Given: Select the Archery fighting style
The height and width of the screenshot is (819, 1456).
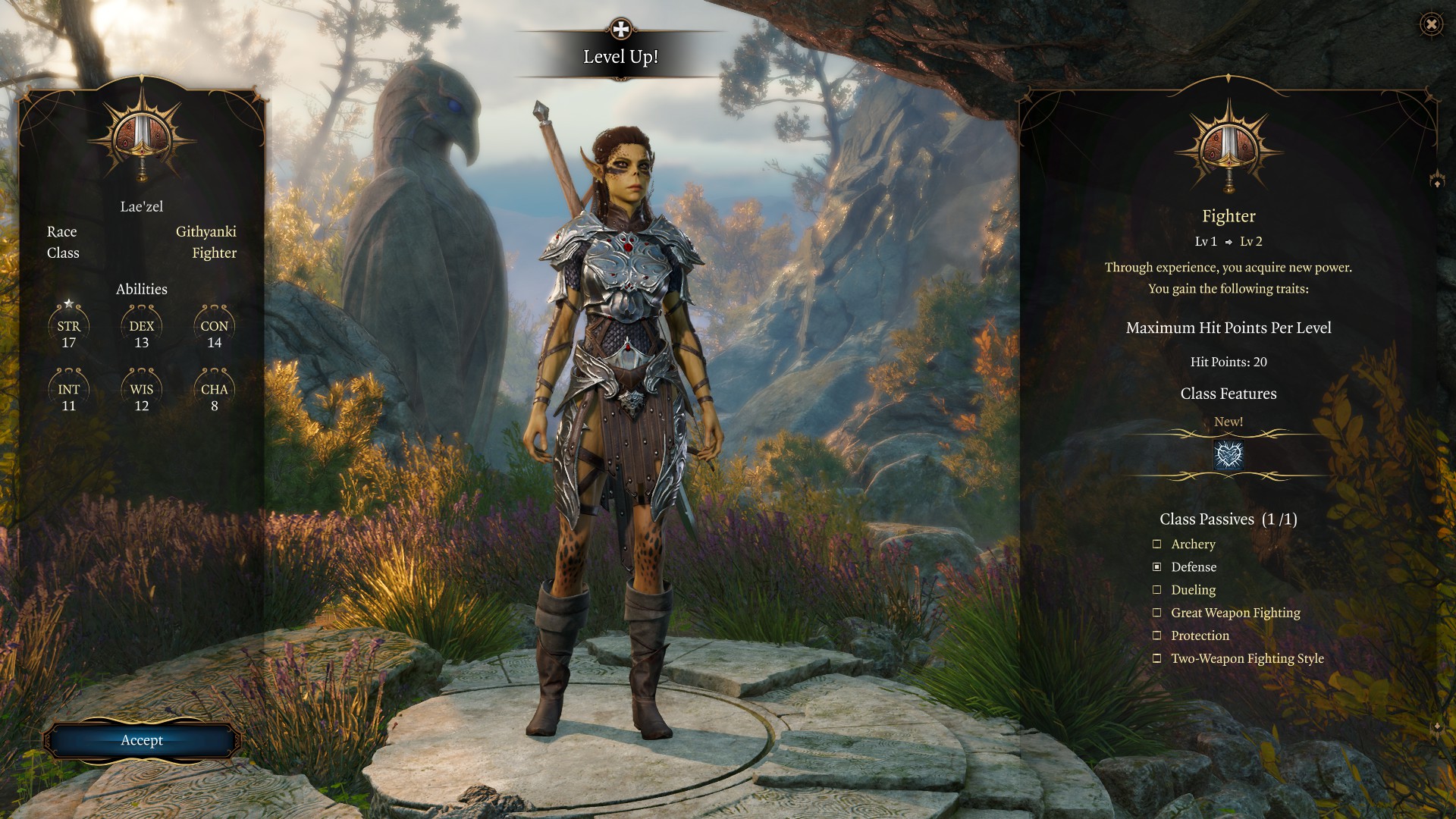Looking at the screenshot, I should tap(1157, 544).
